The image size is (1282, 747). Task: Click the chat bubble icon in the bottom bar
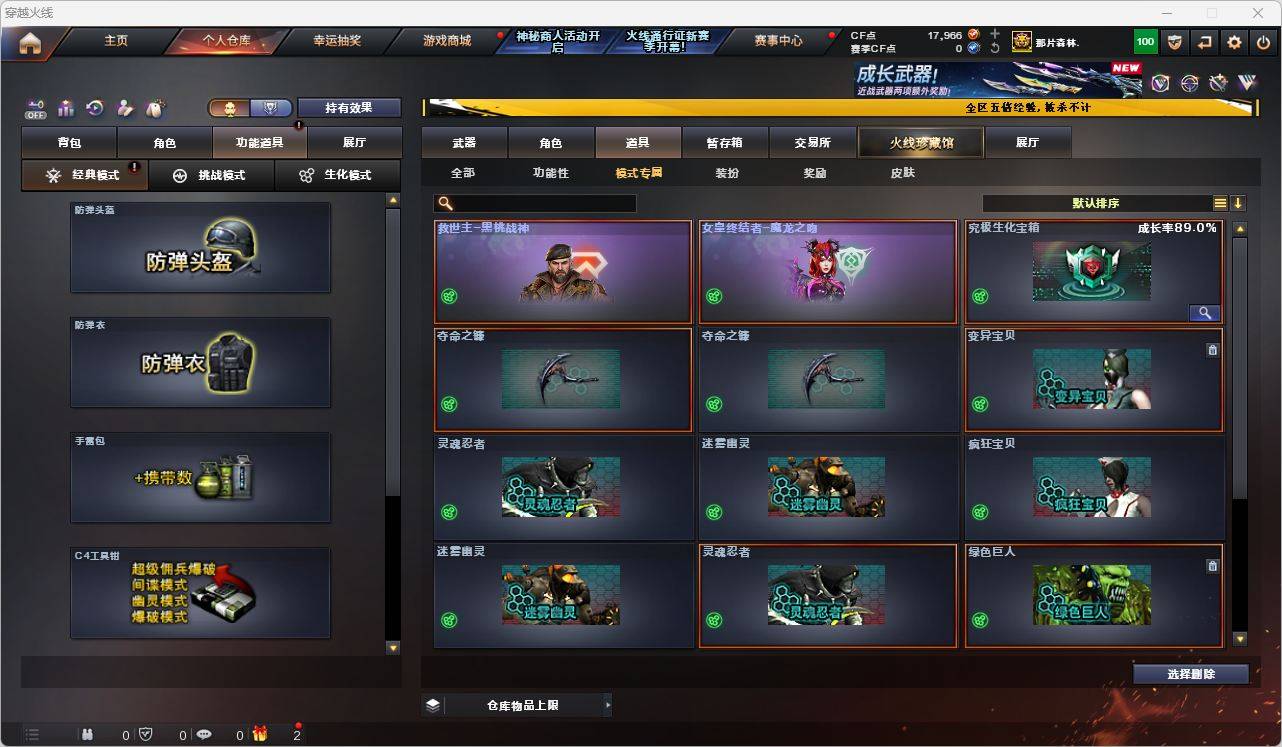point(204,733)
